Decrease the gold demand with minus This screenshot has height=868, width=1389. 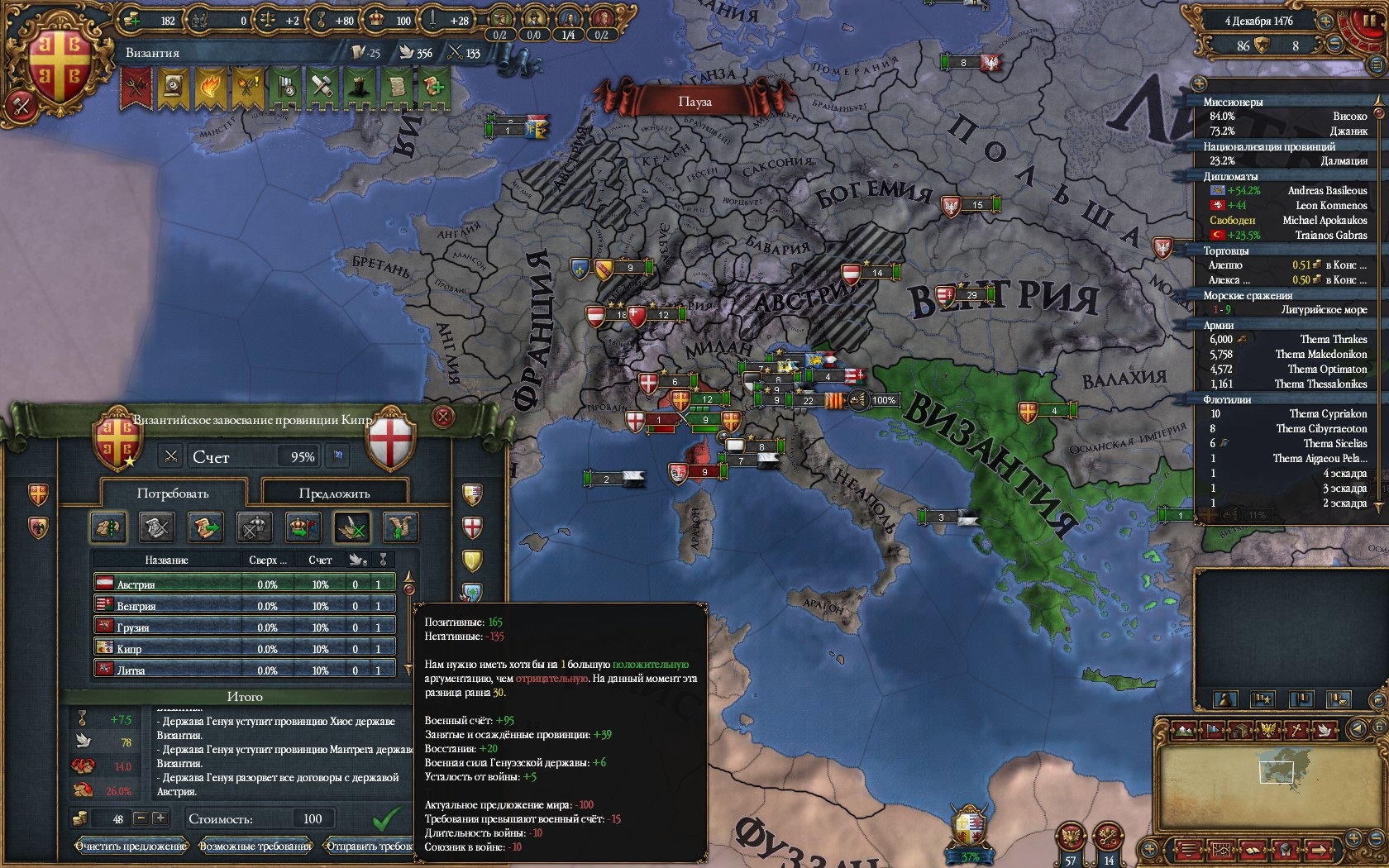[x=141, y=818]
